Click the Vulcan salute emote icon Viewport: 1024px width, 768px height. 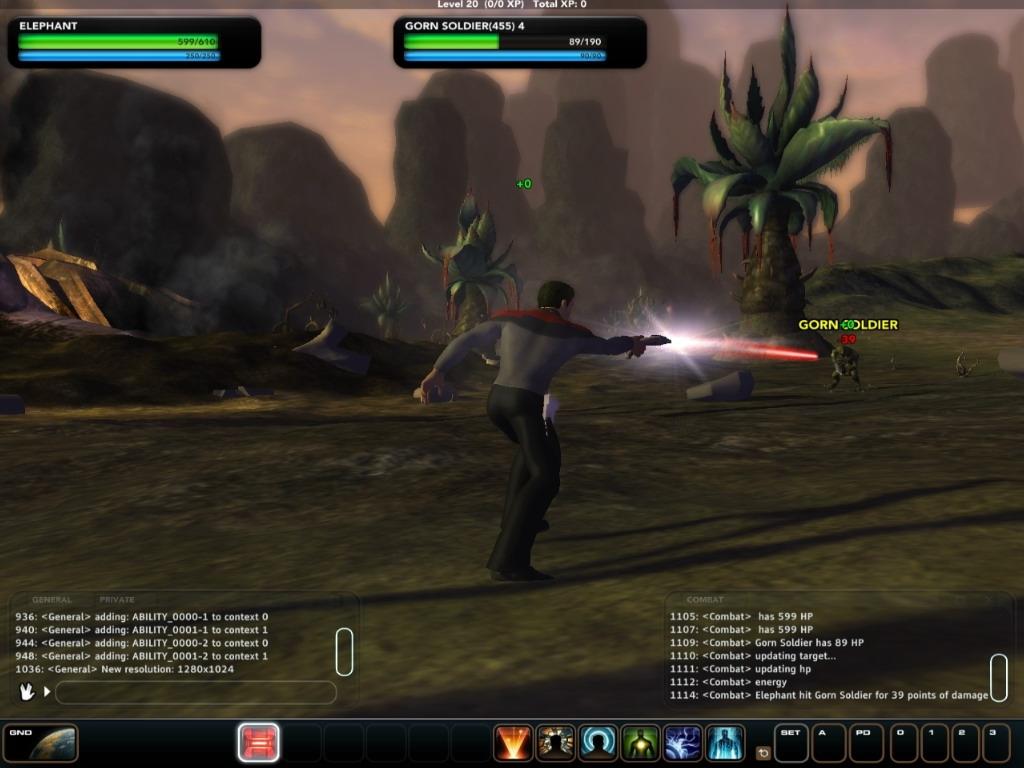(27, 691)
